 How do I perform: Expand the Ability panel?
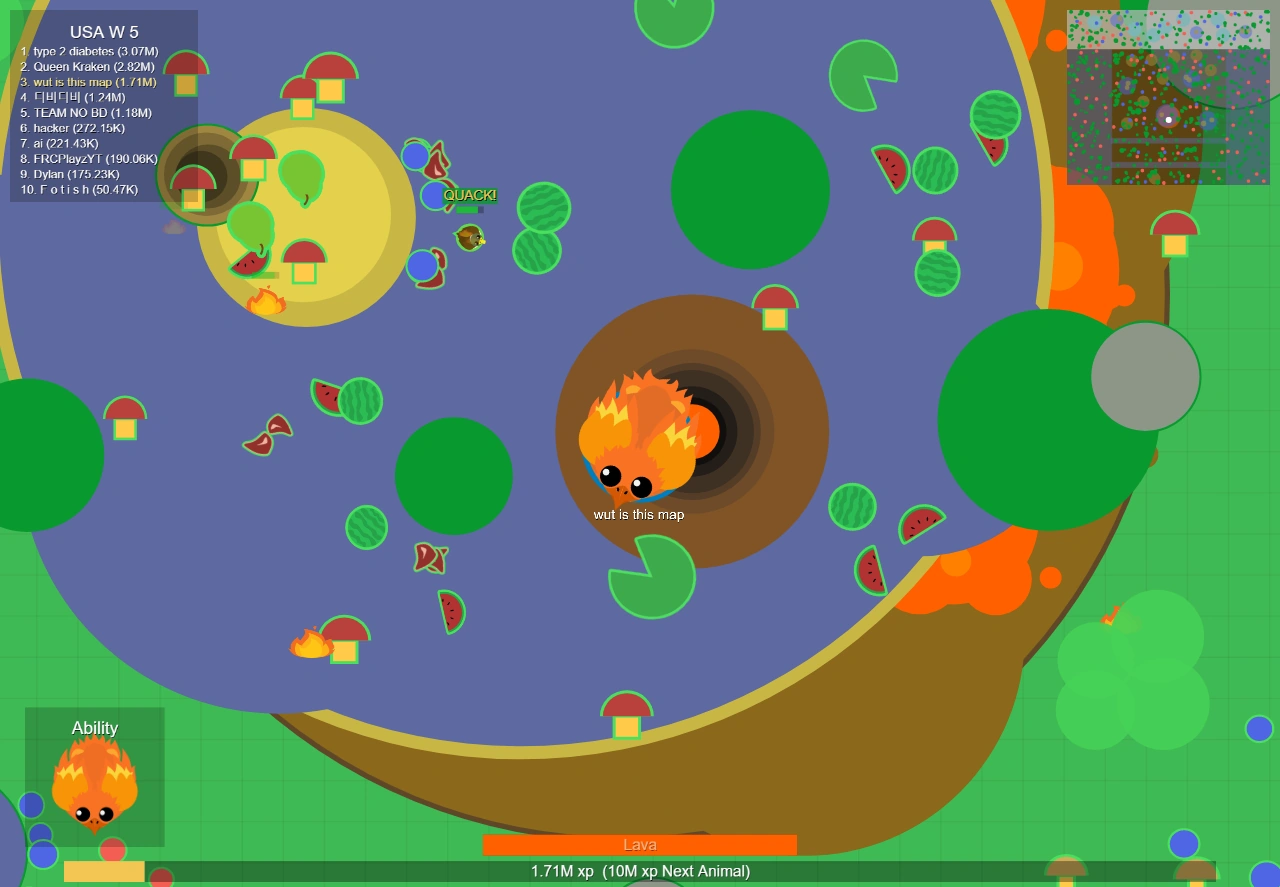95,727
